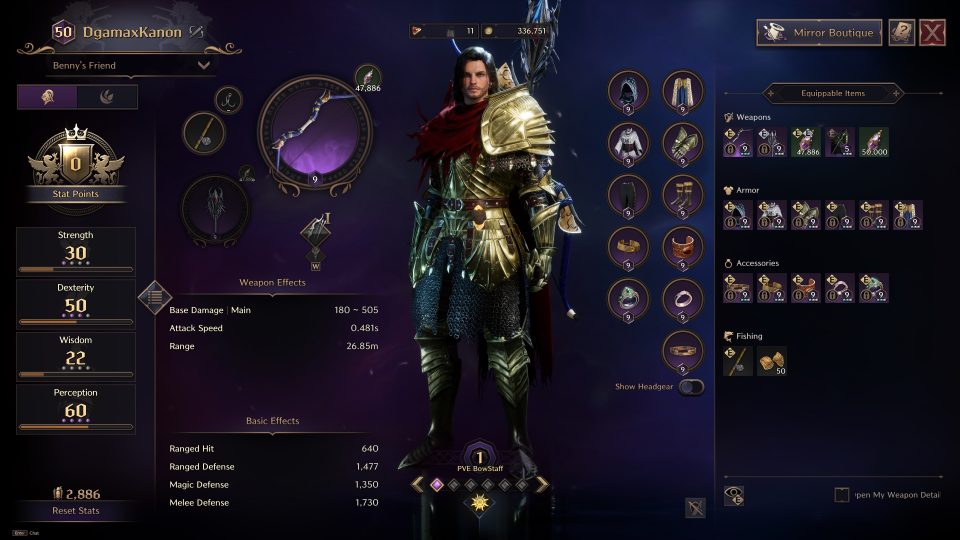Viewport: 960px width, 540px height.
Task: Click the Perception stat box
Action: click(76, 409)
